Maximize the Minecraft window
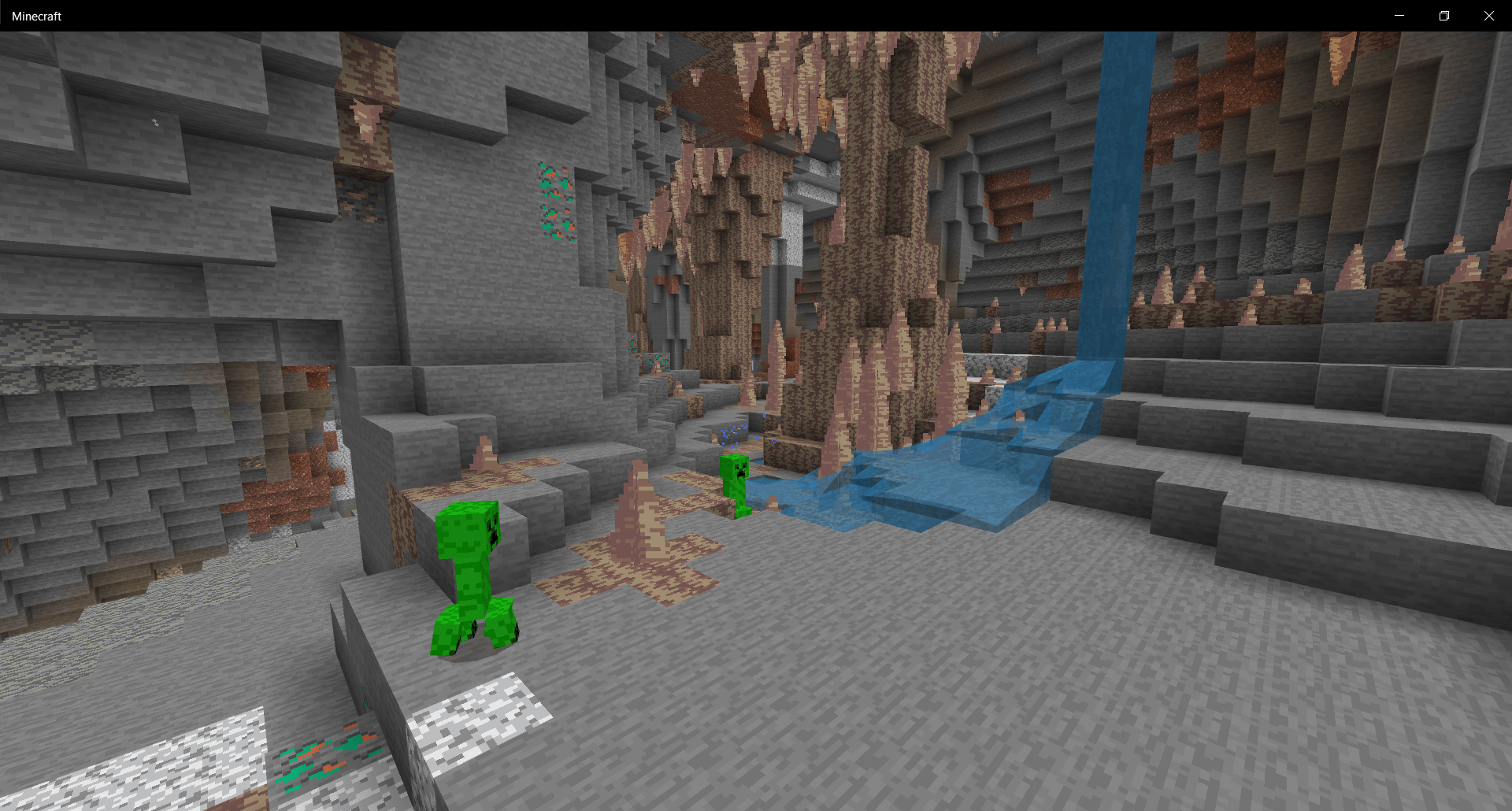The image size is (1512, 811). [x=1444, y=15]
